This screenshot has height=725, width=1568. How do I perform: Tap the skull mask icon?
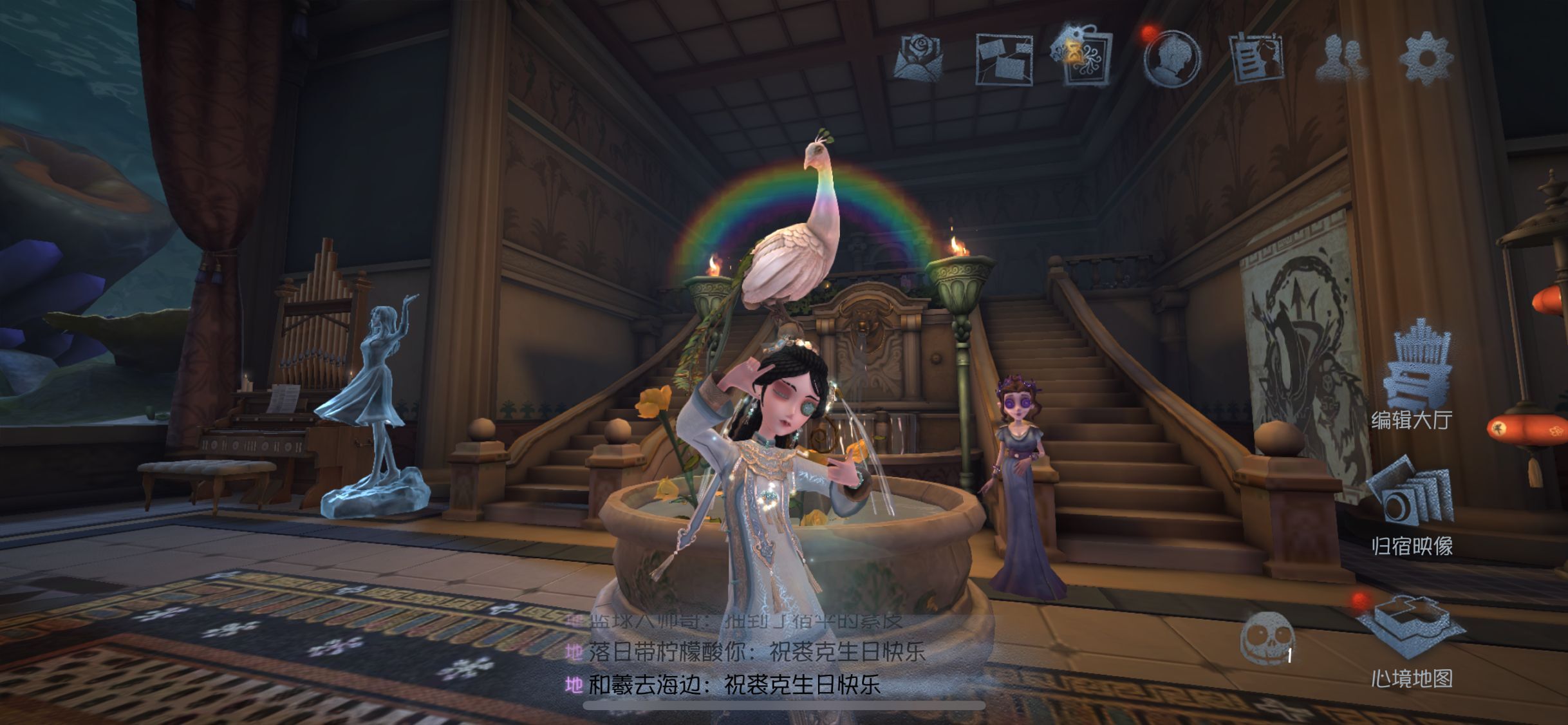pos(1267,637)
